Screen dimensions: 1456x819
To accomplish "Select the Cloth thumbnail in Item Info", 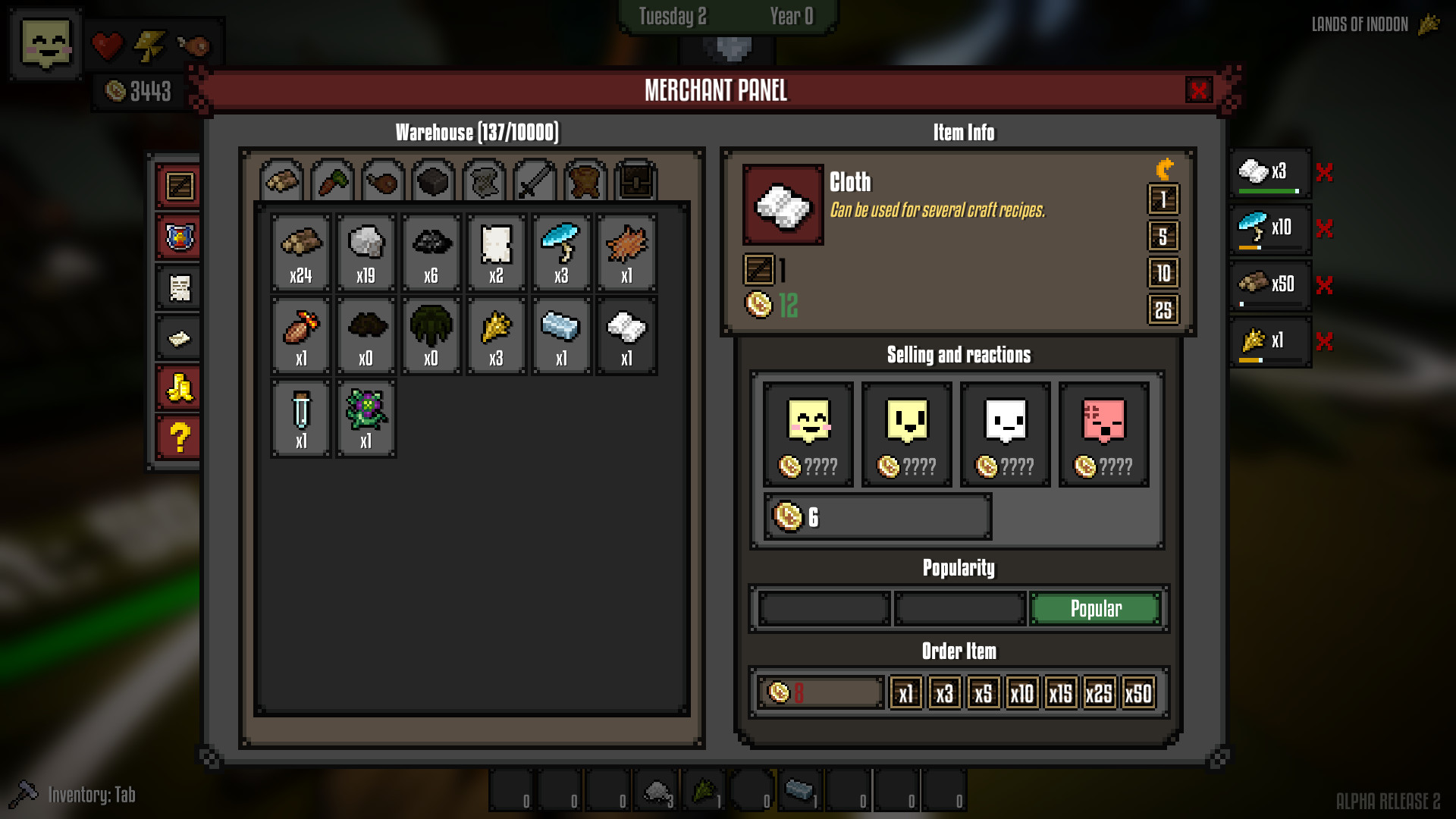I will pos(783,206).
